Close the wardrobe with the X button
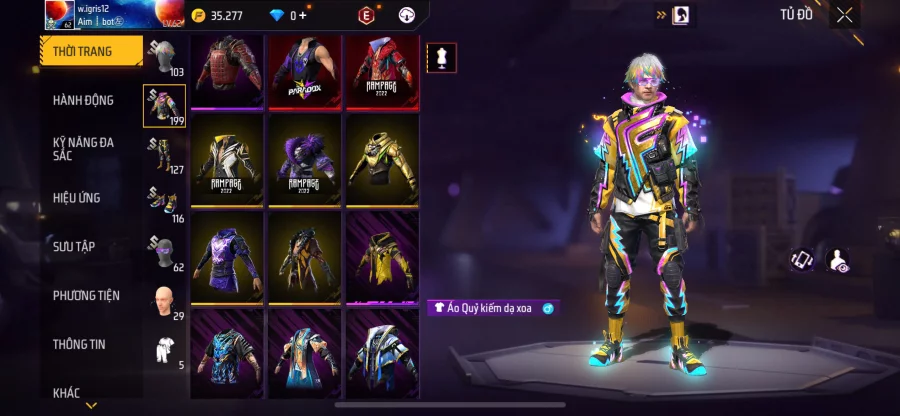Screen dimensions: 900x416 click(845, 15)
